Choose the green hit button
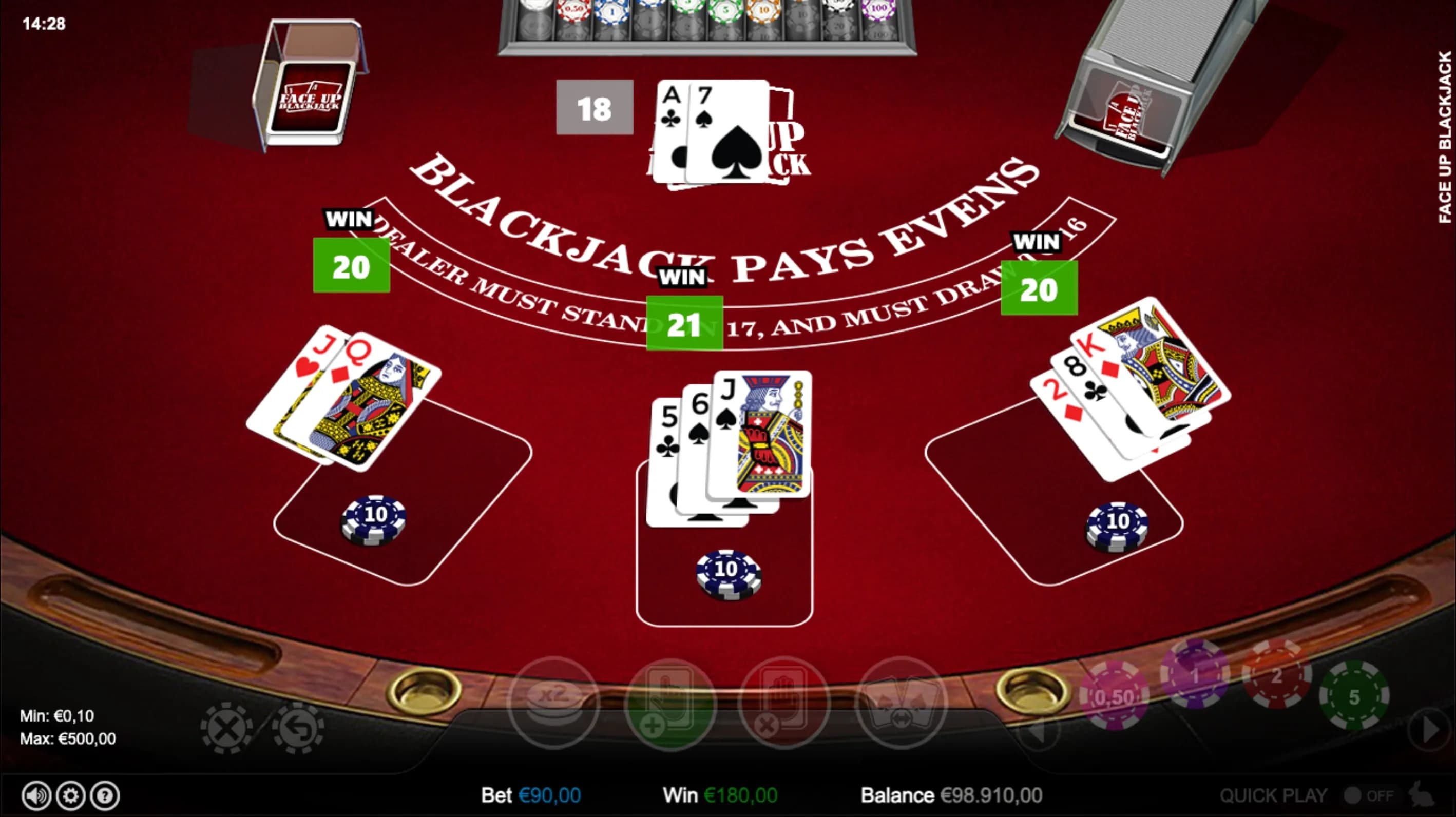Viewport: 1456px width, 817px height. pos(670,703)
